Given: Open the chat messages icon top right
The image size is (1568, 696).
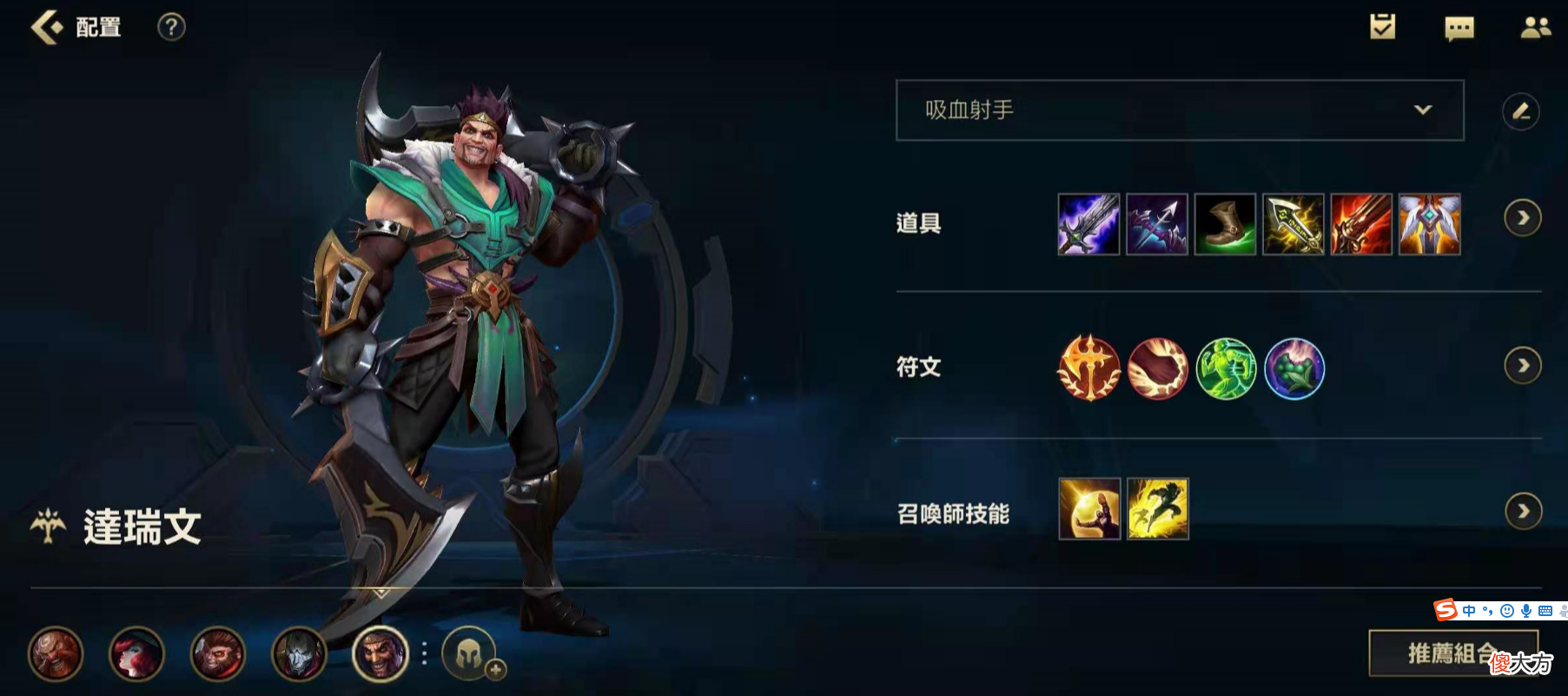Looking at the screenshot, I should pyautogui.click(x=1458, y=27).
